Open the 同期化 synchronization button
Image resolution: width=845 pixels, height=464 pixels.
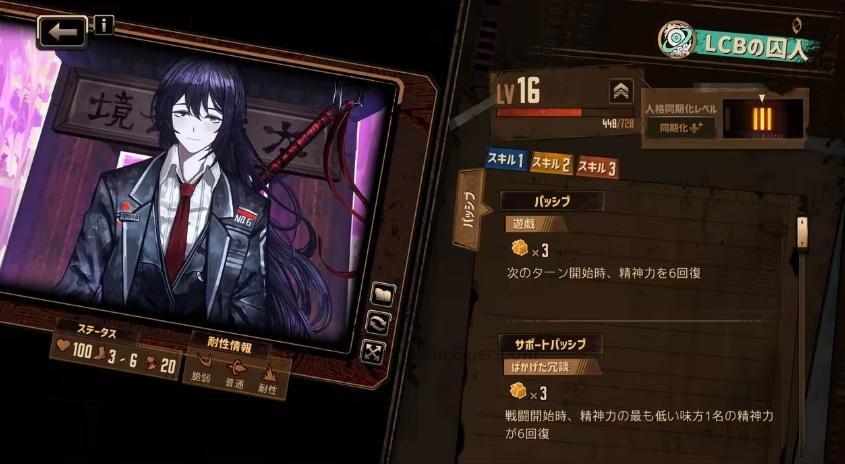point(673,127)
